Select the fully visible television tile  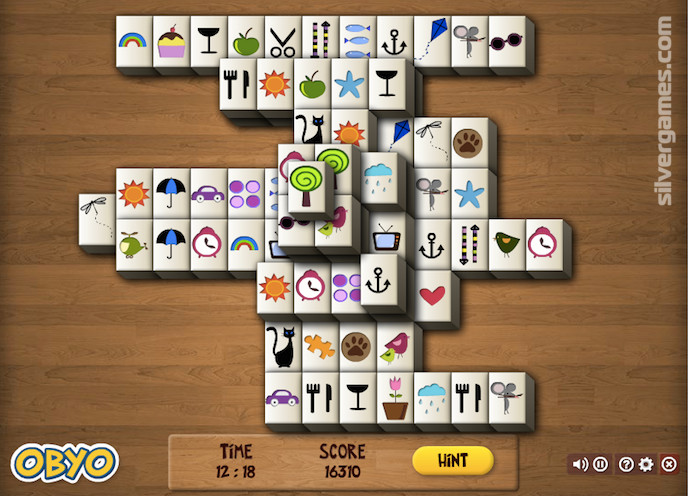click(x=385, y=238)
